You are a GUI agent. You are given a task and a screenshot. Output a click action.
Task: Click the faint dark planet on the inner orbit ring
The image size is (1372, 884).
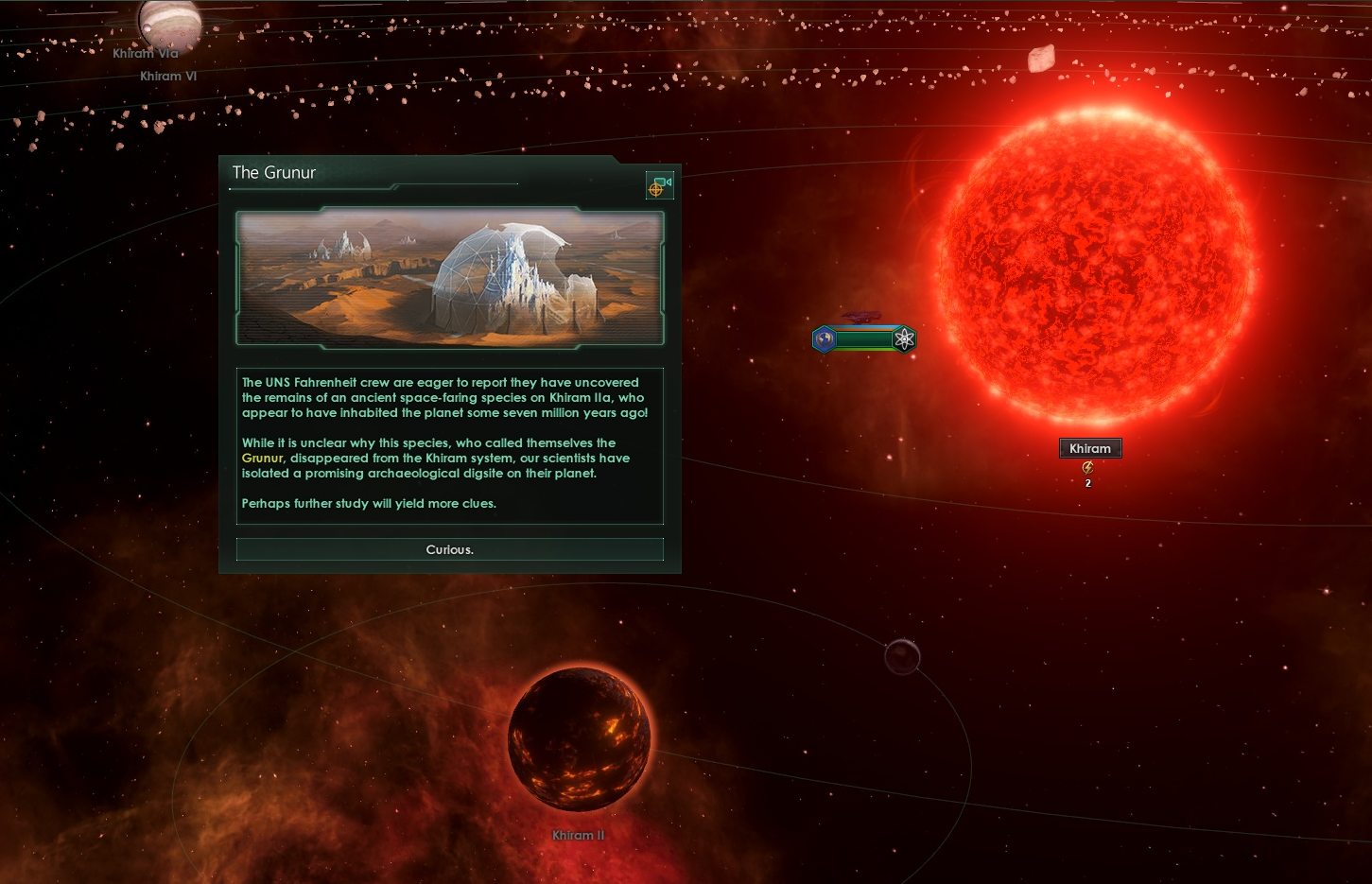tap(900, 658)
